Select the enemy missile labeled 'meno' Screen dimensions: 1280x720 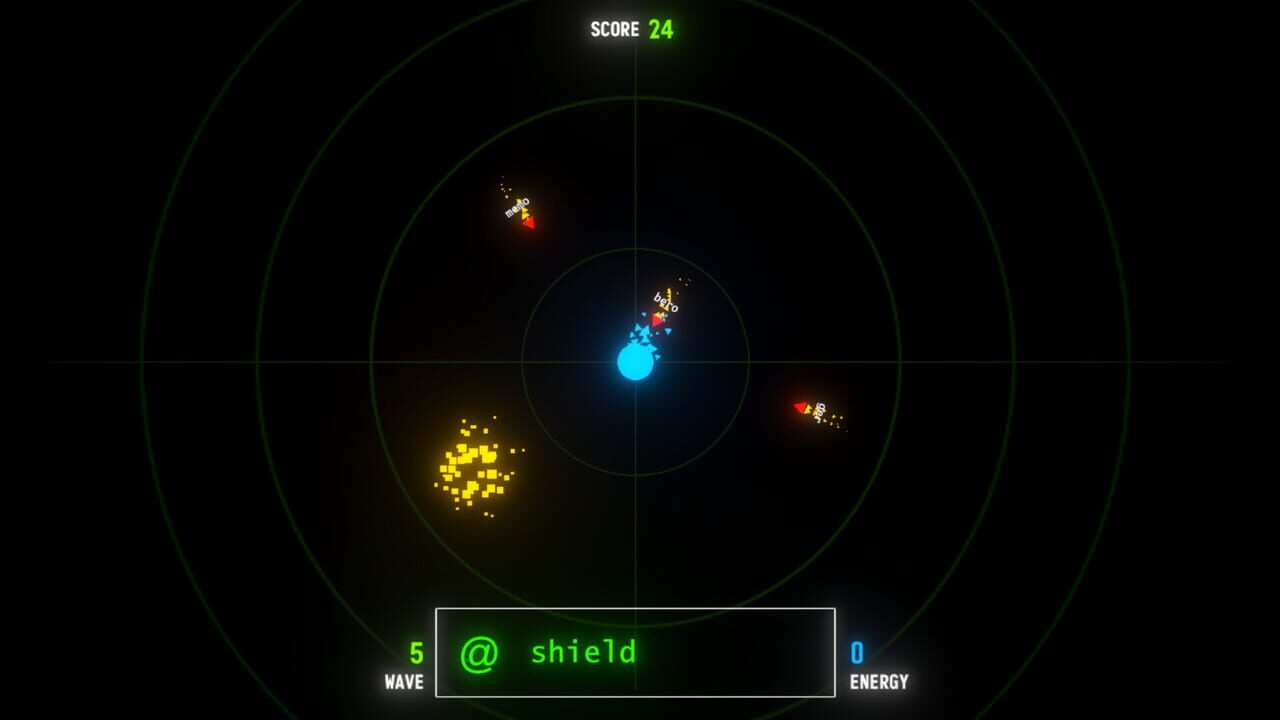519,212
